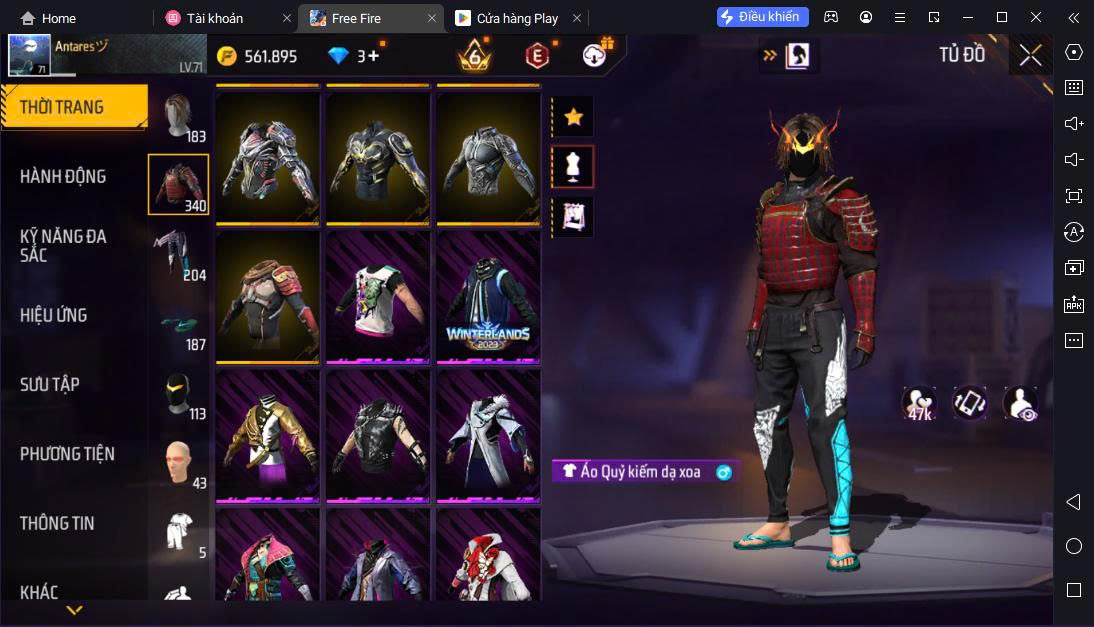Viewport: 1094px width, 627px height.
Task: Toggle the character visibility eye icon
Action: [x=1020, y=403]
